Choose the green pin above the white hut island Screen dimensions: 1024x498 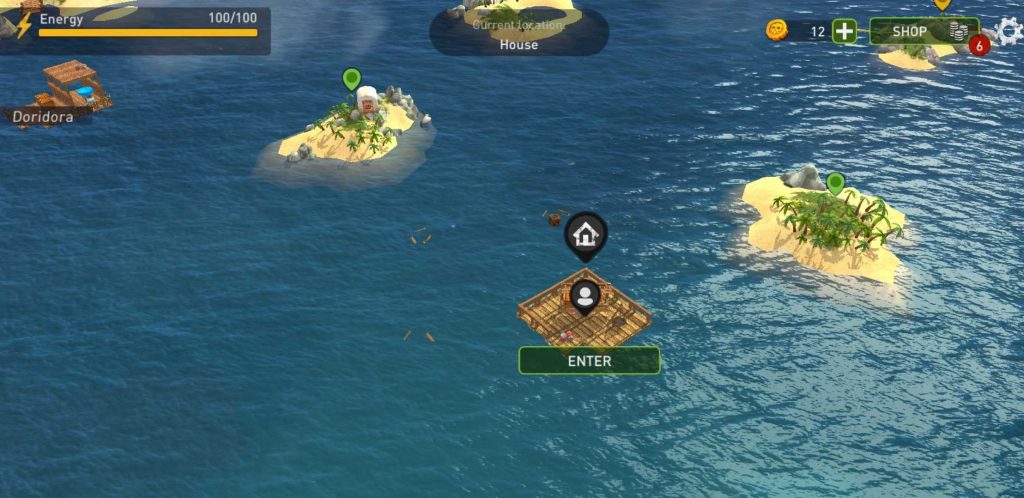click(351, 78)
